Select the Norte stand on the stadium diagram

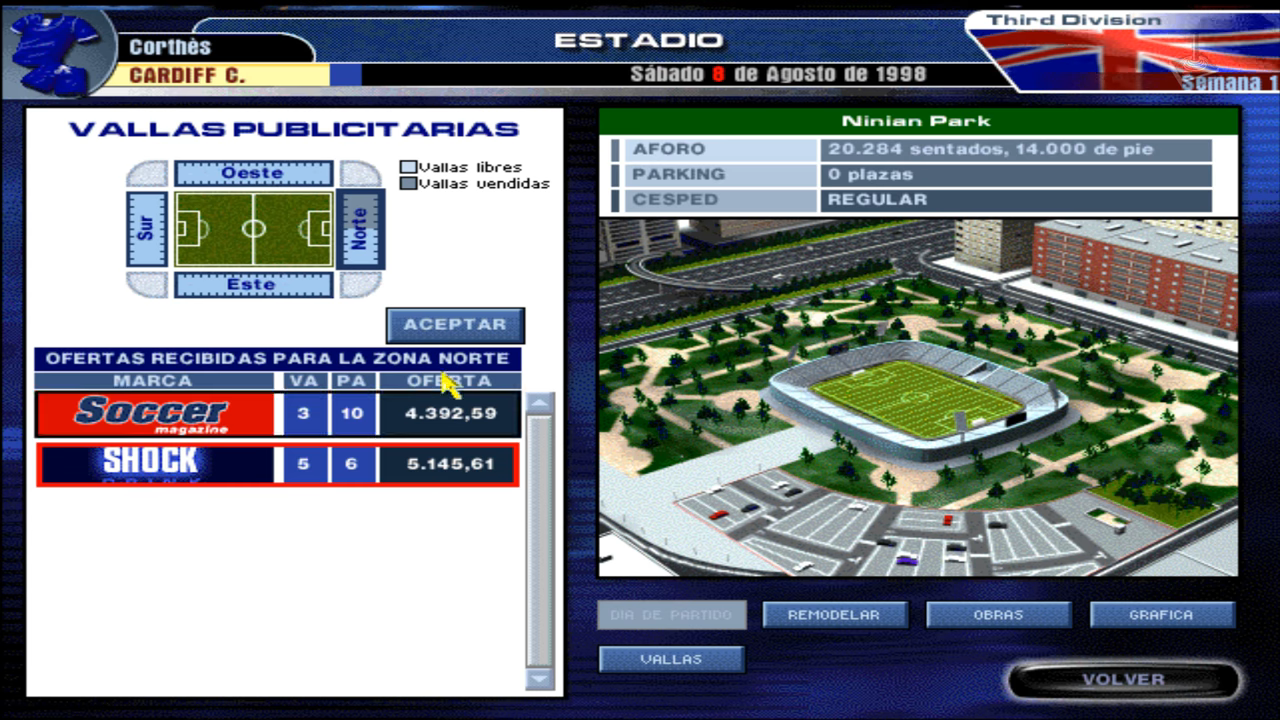362,228
